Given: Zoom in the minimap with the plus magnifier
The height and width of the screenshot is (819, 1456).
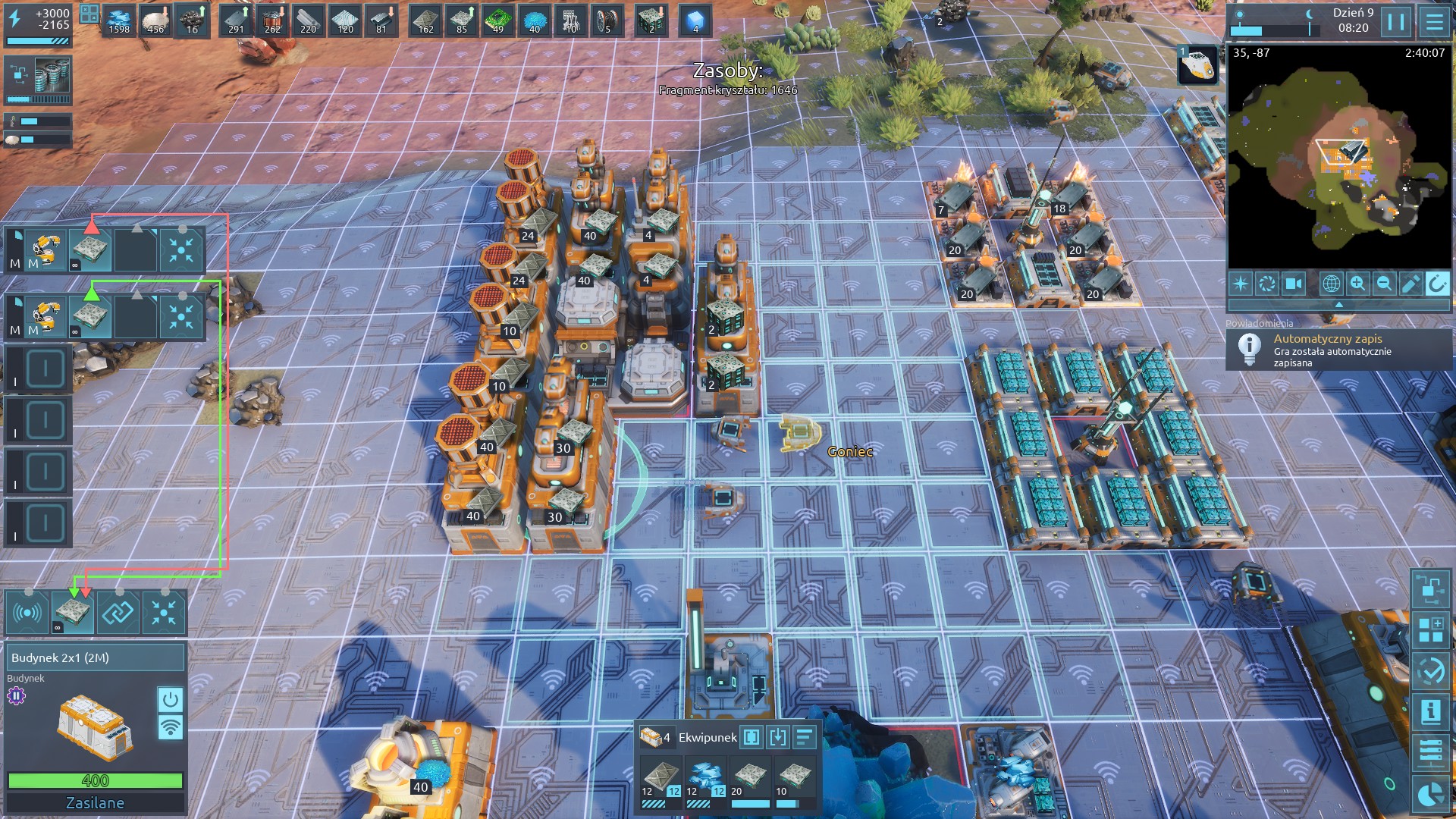Looking at the screenshot, I should click(1357, 284).
